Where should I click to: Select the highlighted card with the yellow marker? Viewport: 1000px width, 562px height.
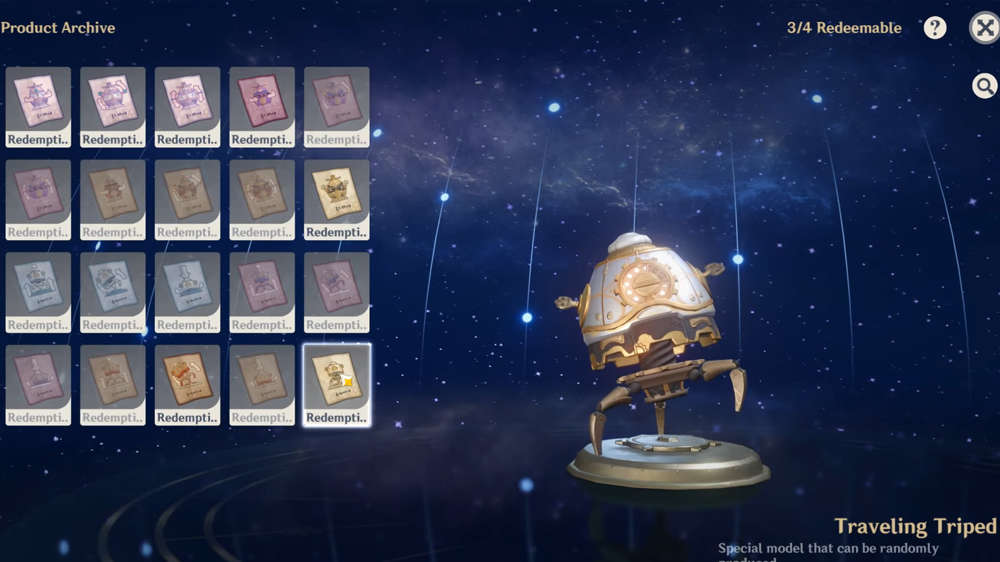point(337,385)
